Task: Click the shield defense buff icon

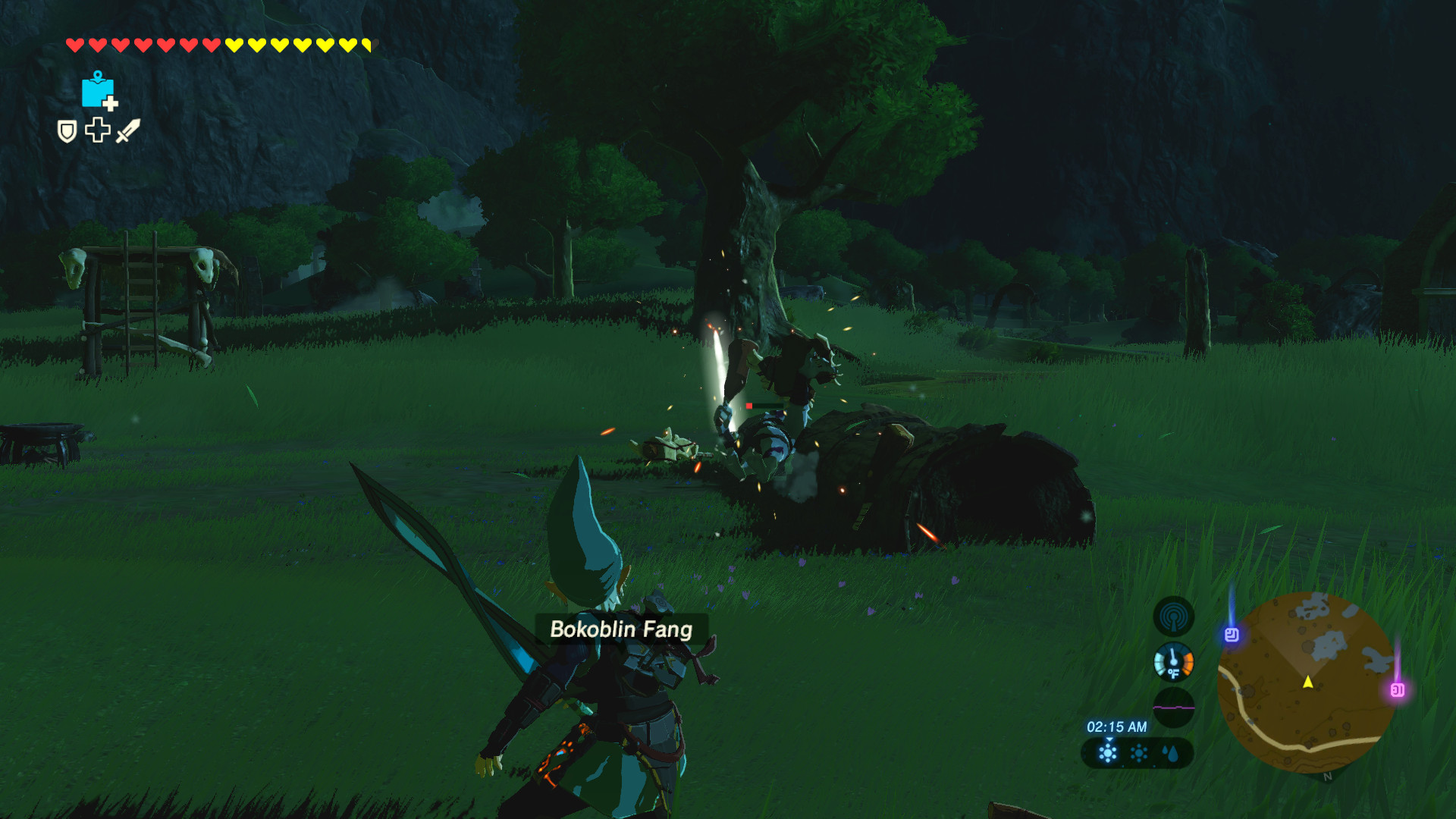Action: tap(67, 132)
